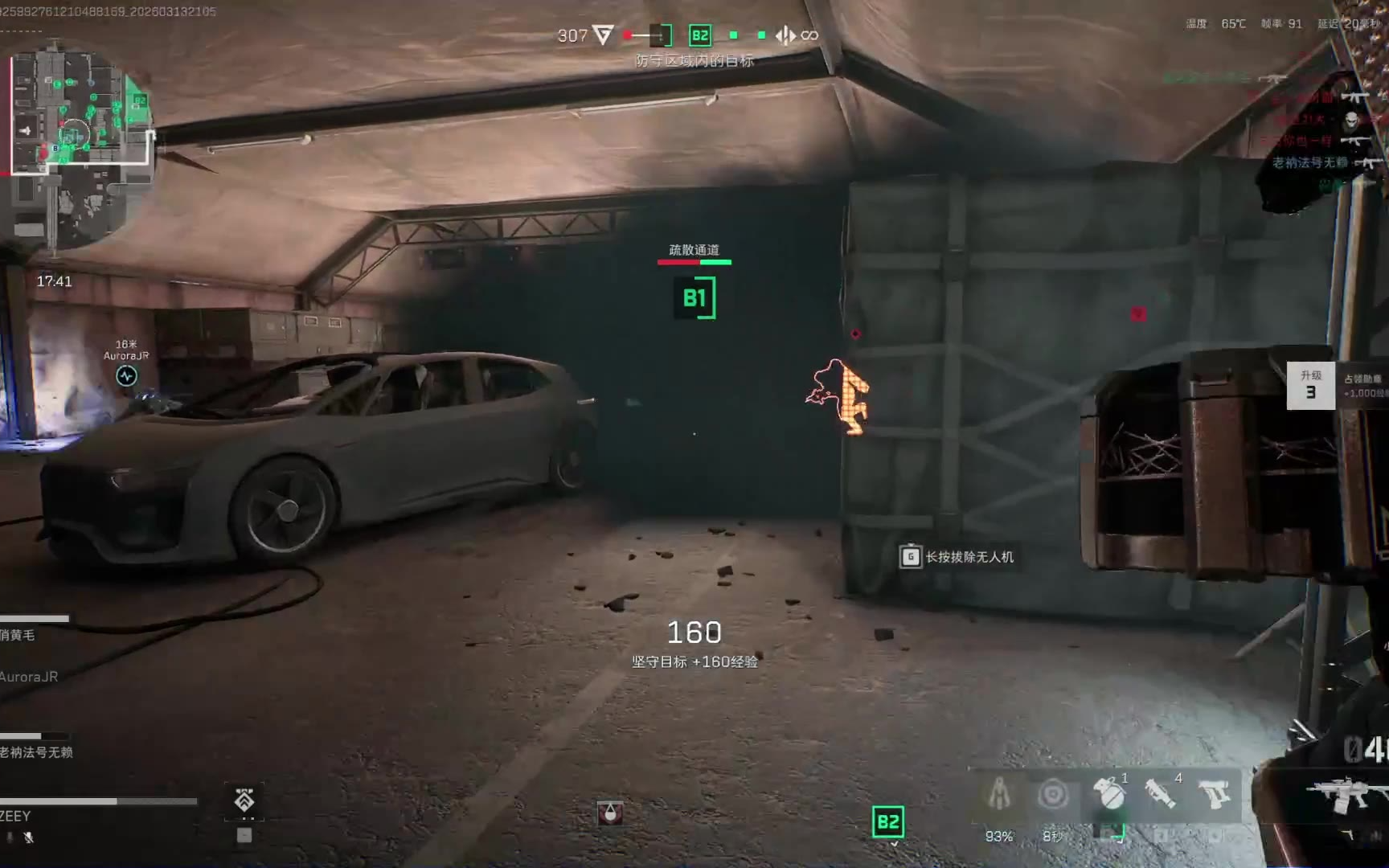Select the operator skill icon showing 93%
Viewport: 1389px width, 868px height.
[x=999, y=795]
